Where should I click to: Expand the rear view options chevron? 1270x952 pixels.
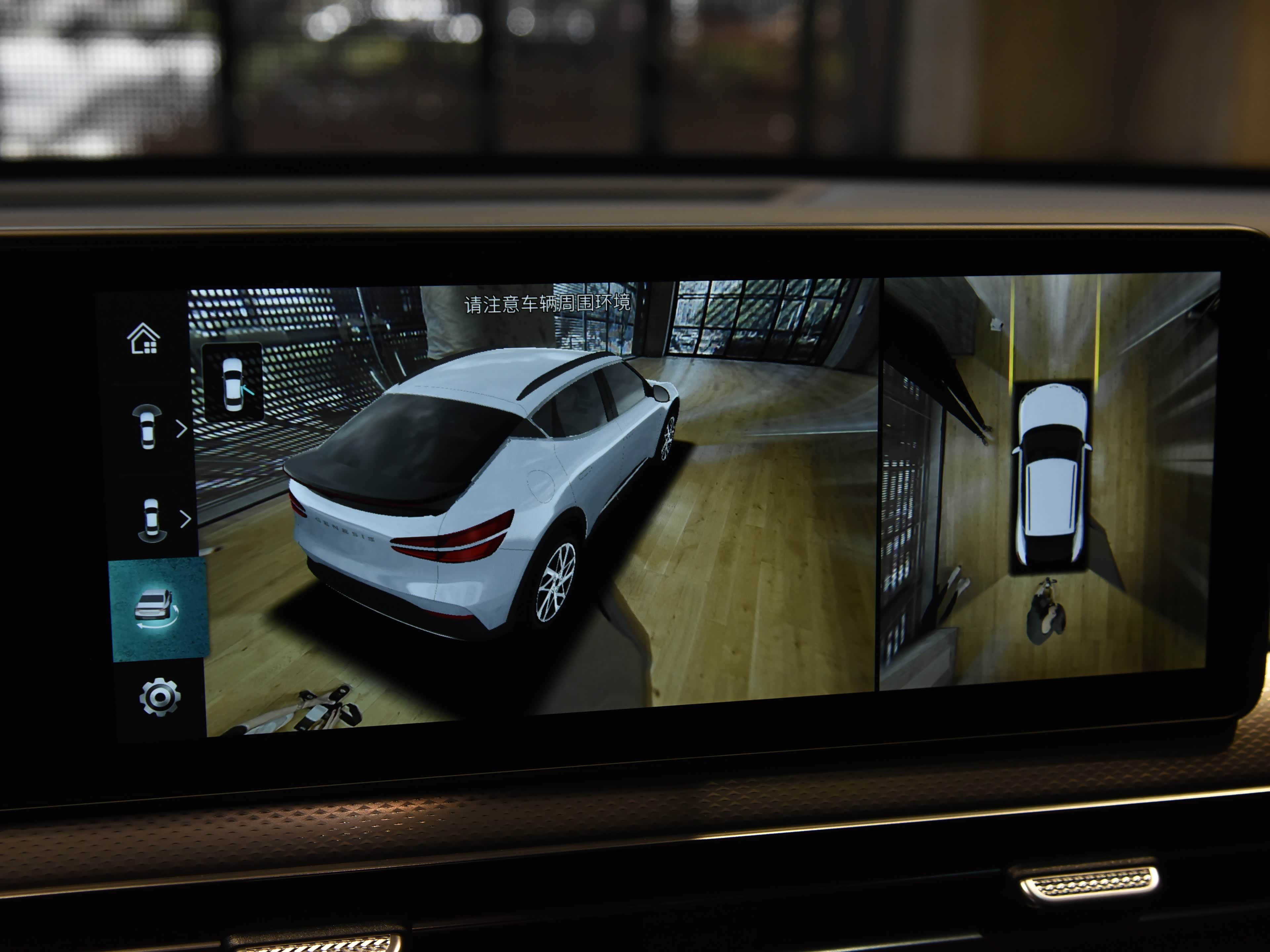click(x=185, y=519)
